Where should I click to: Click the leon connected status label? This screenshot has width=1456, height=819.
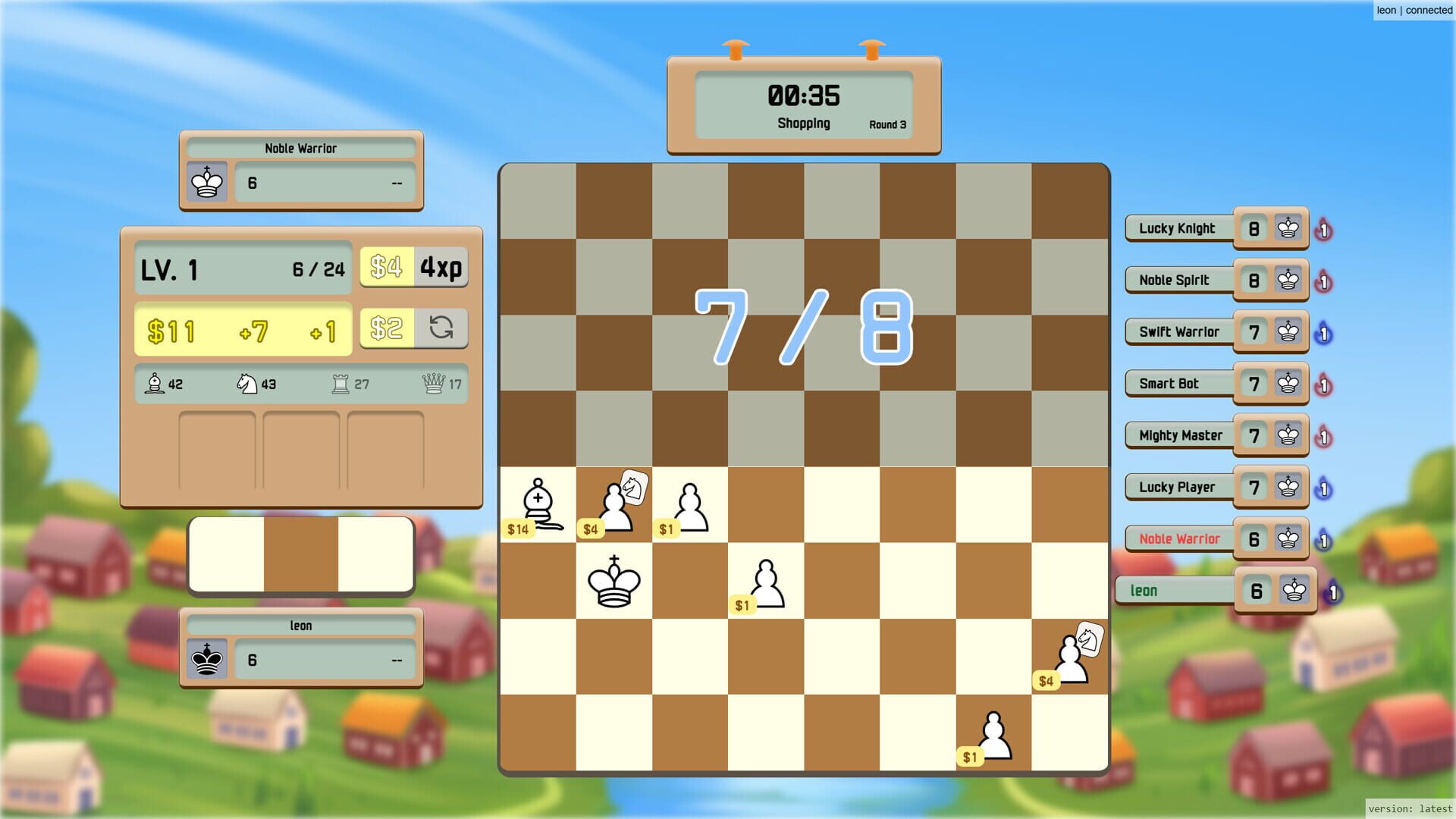click(1415, 10)
